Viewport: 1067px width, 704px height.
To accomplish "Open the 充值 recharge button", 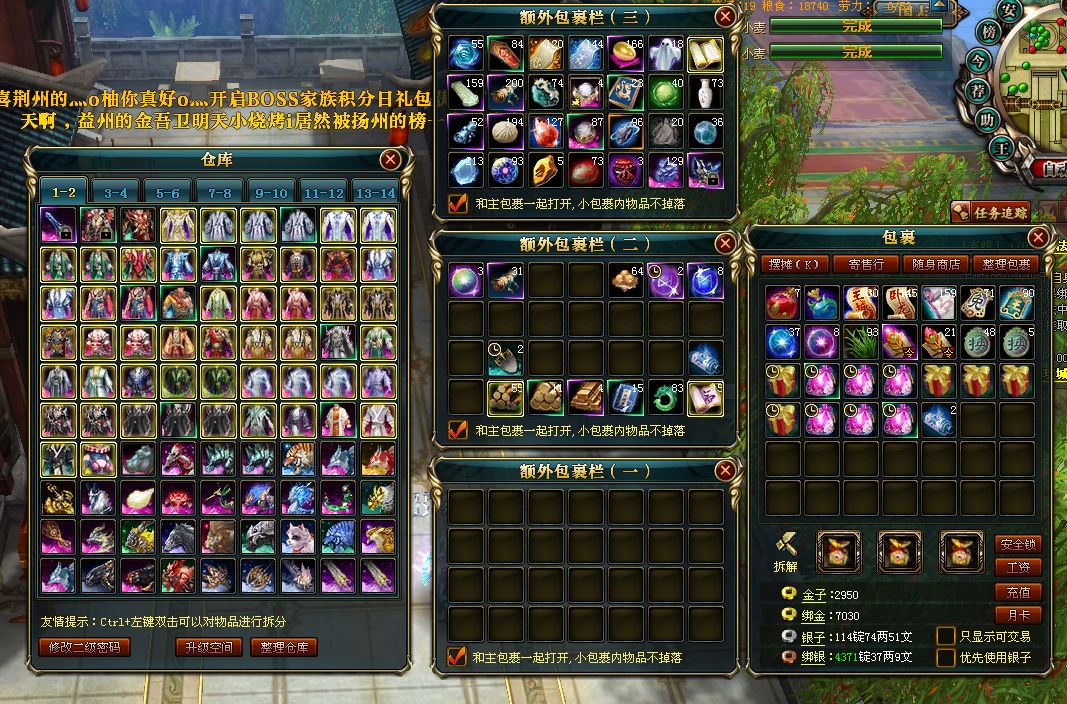I will [1018, 592].
